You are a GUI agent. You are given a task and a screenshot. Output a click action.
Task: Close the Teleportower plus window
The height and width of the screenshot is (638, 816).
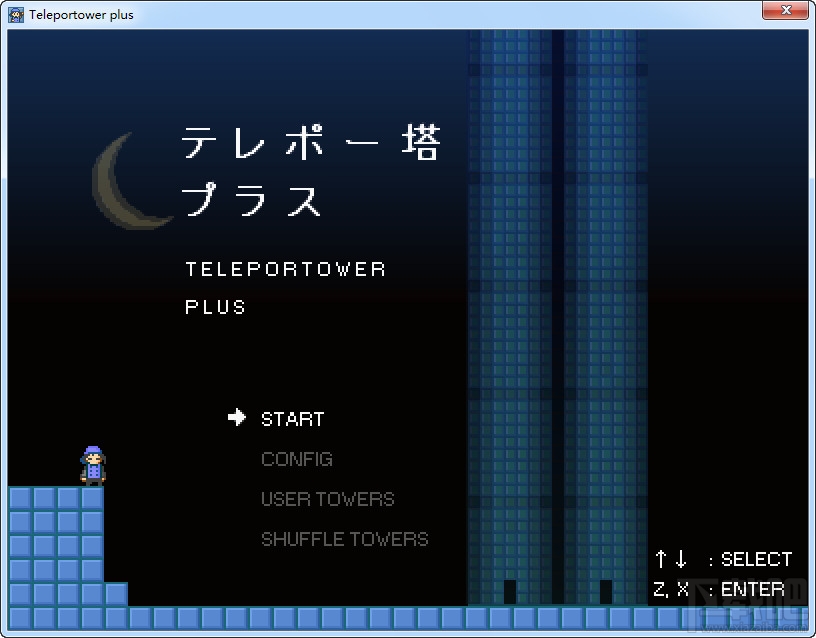click(784, 12)
